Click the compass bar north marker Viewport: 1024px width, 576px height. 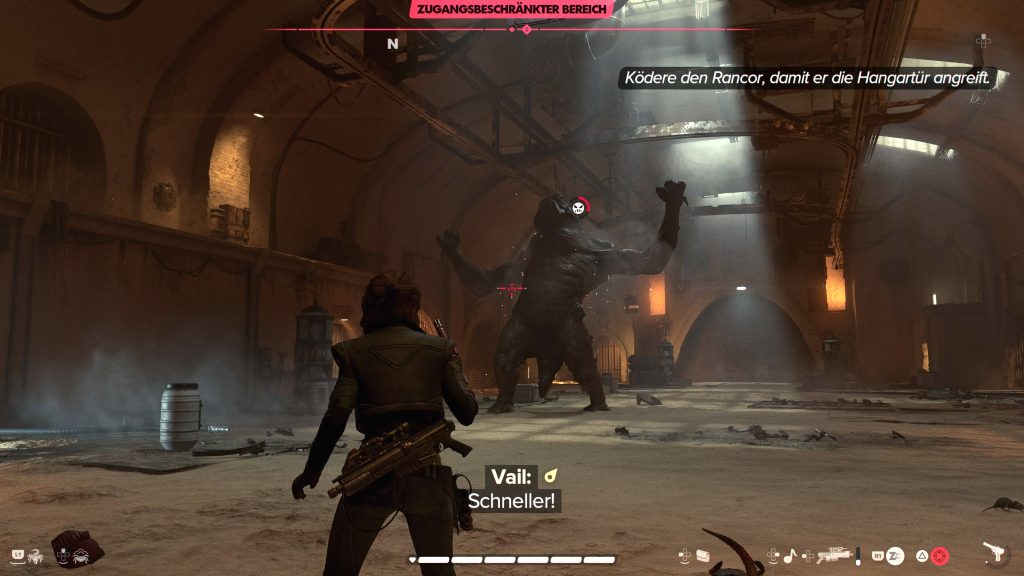393,44
